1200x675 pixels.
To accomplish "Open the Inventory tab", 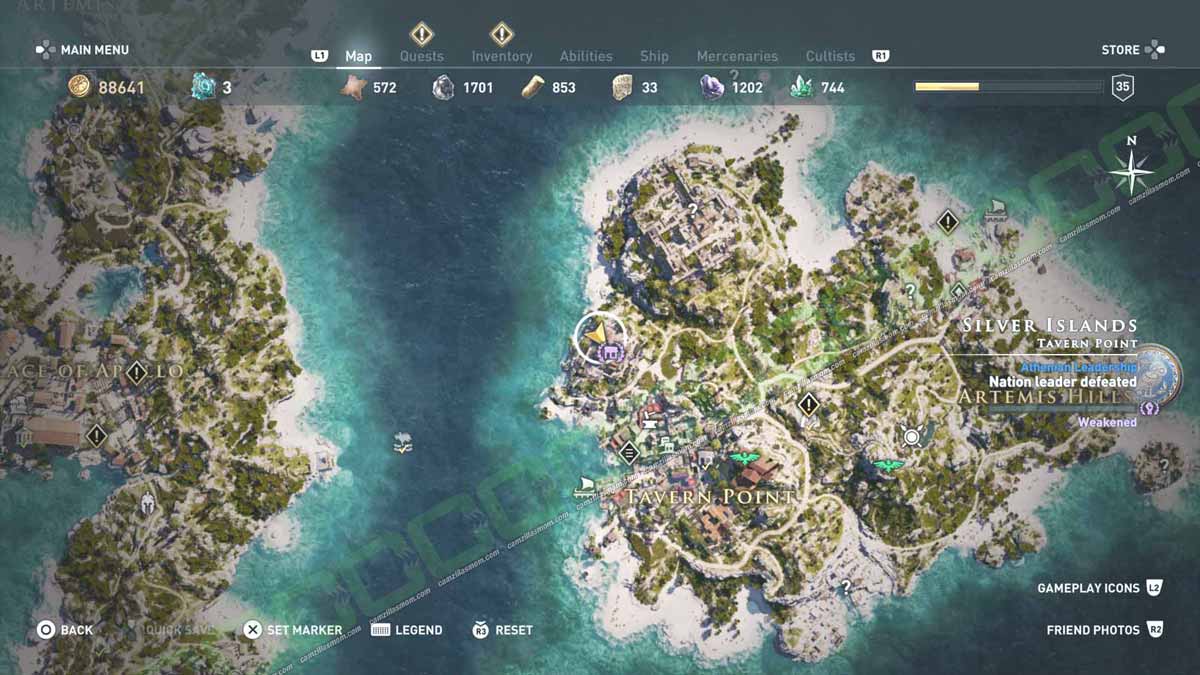I will pos(501,56).
